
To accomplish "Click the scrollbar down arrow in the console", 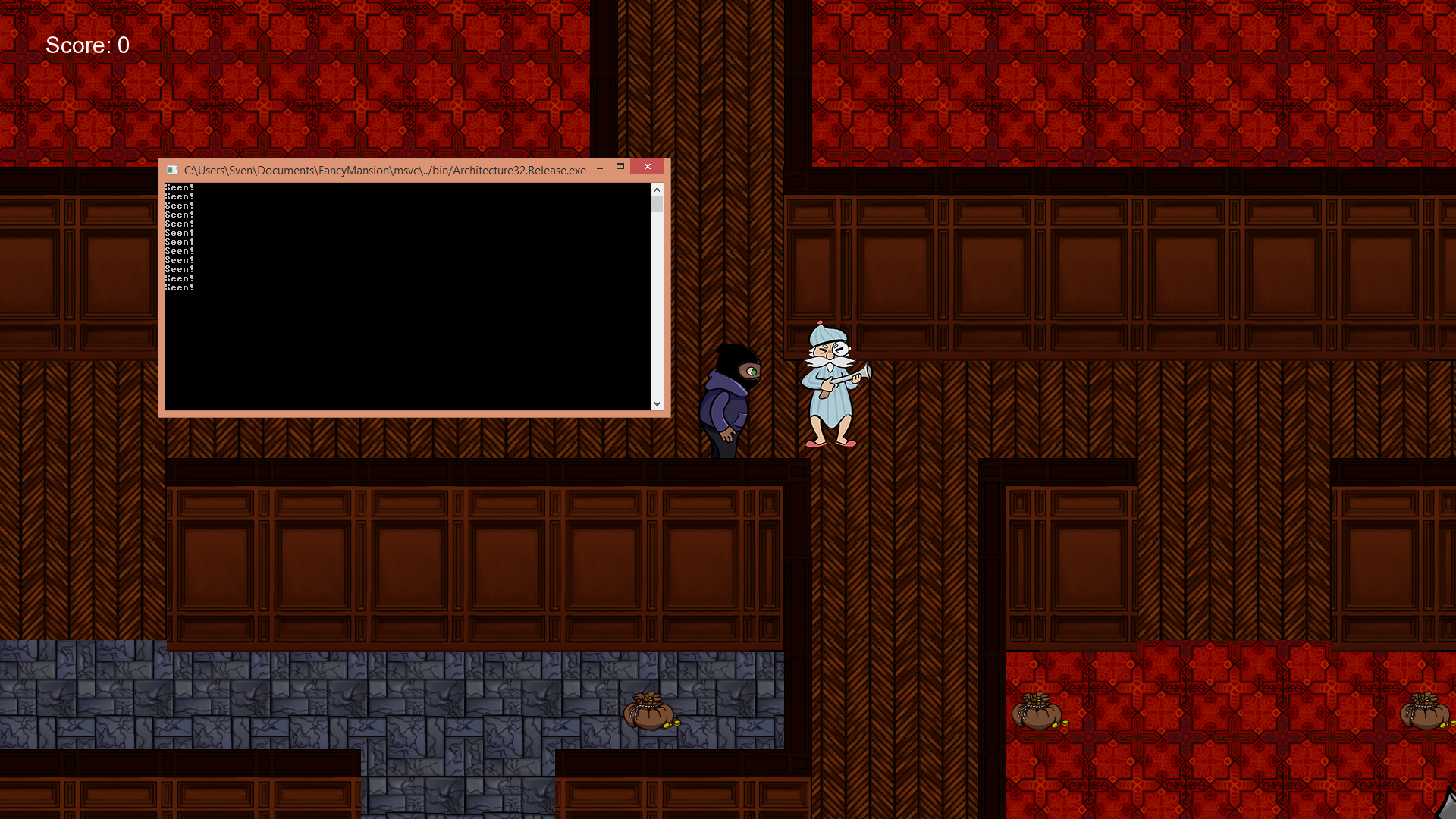I will click(657, 403).
